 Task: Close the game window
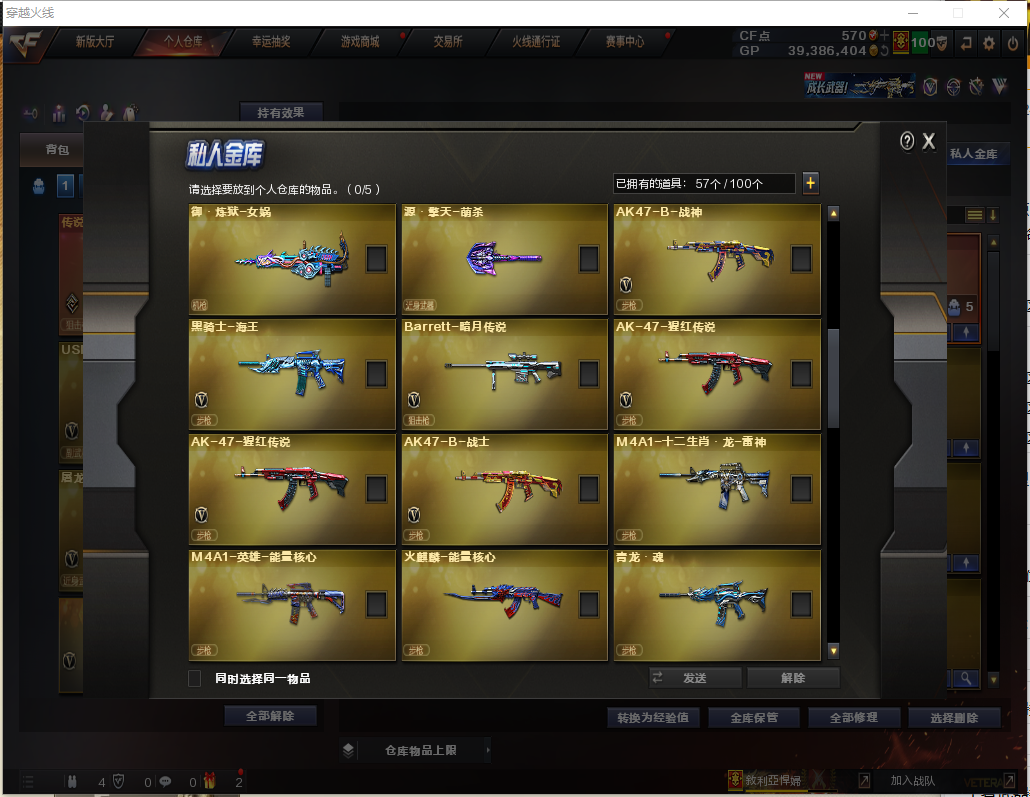tap(1004, 13)
